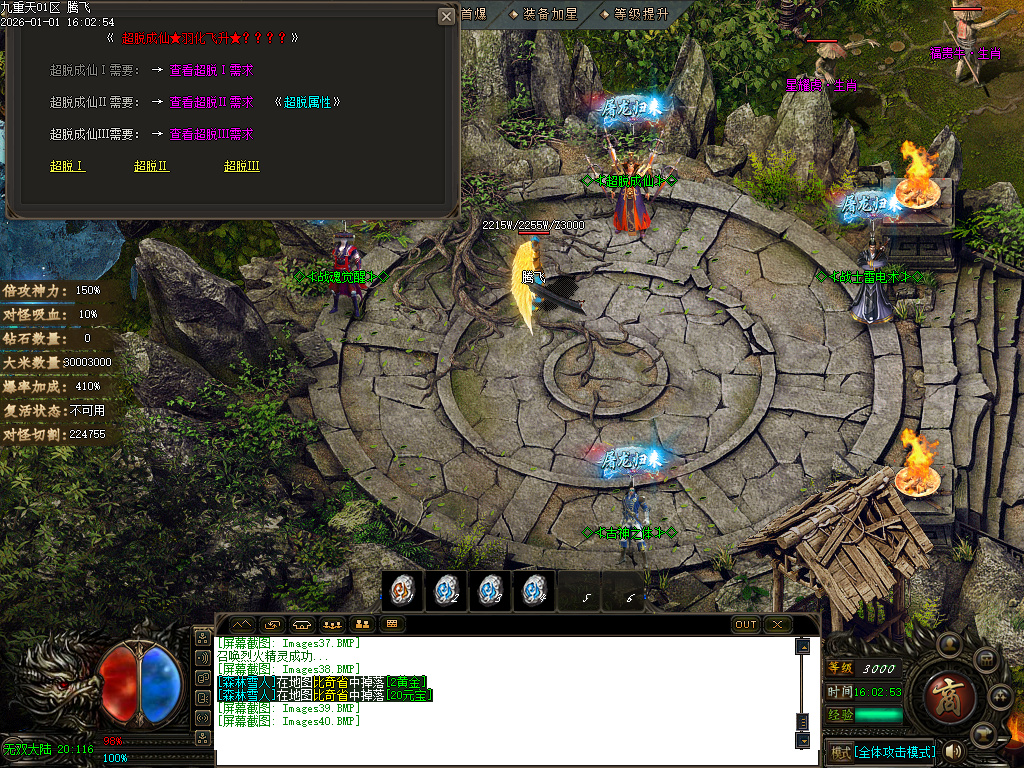Open the 查看超脱Ⅱ需求 link
This screenshot has width=1024, height=768.
[x=211, y=102]
